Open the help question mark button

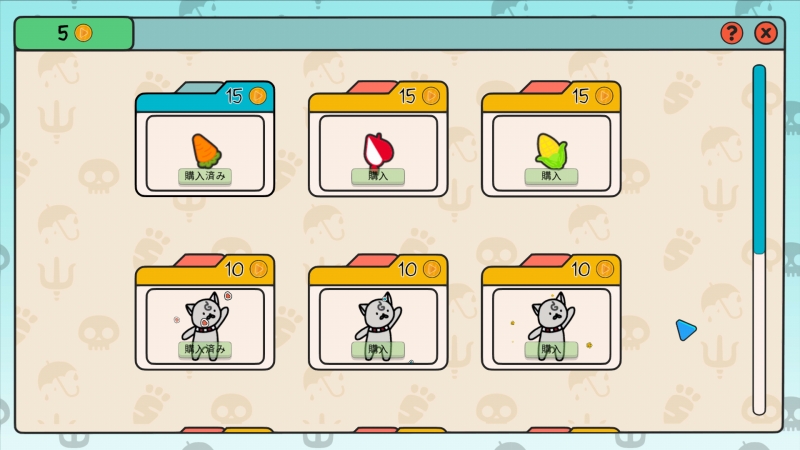pos(732,33)
